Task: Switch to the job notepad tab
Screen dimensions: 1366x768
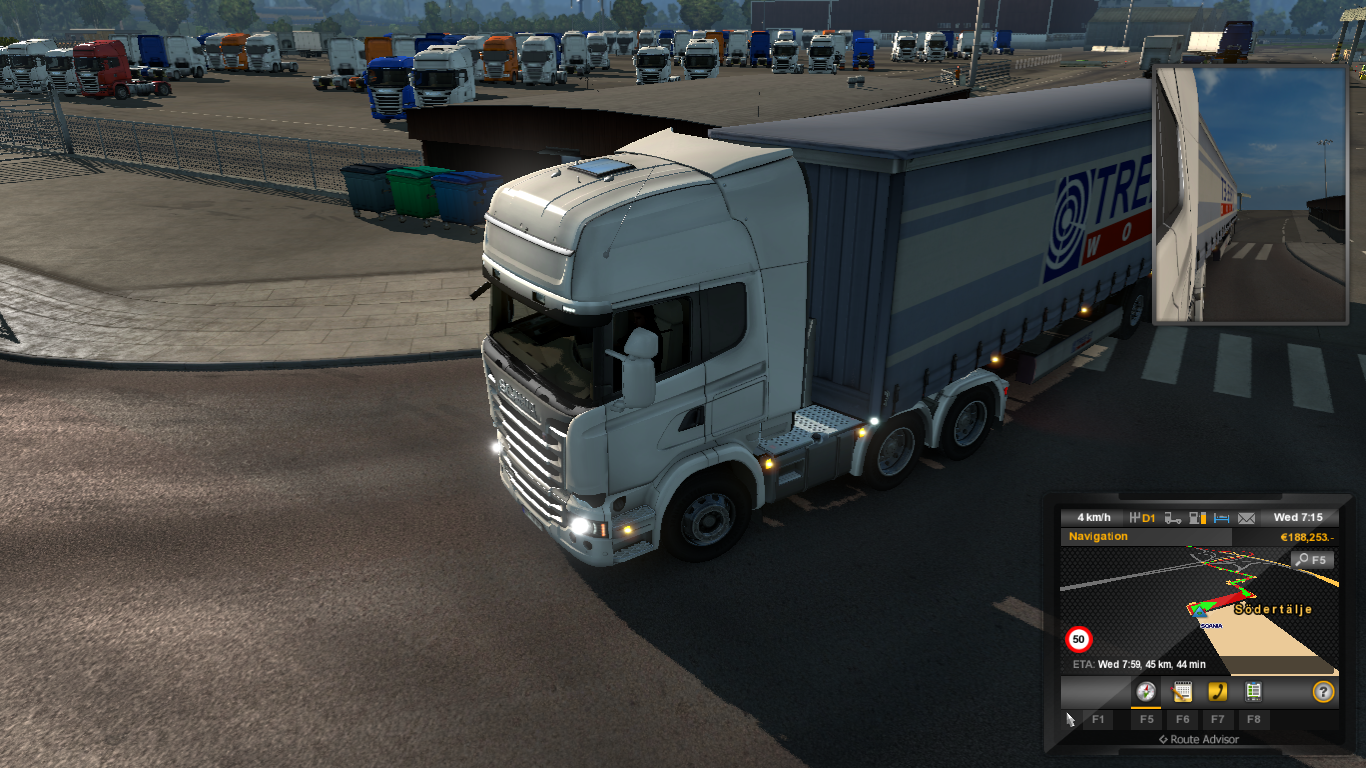Action: [x=1182, y=691]
